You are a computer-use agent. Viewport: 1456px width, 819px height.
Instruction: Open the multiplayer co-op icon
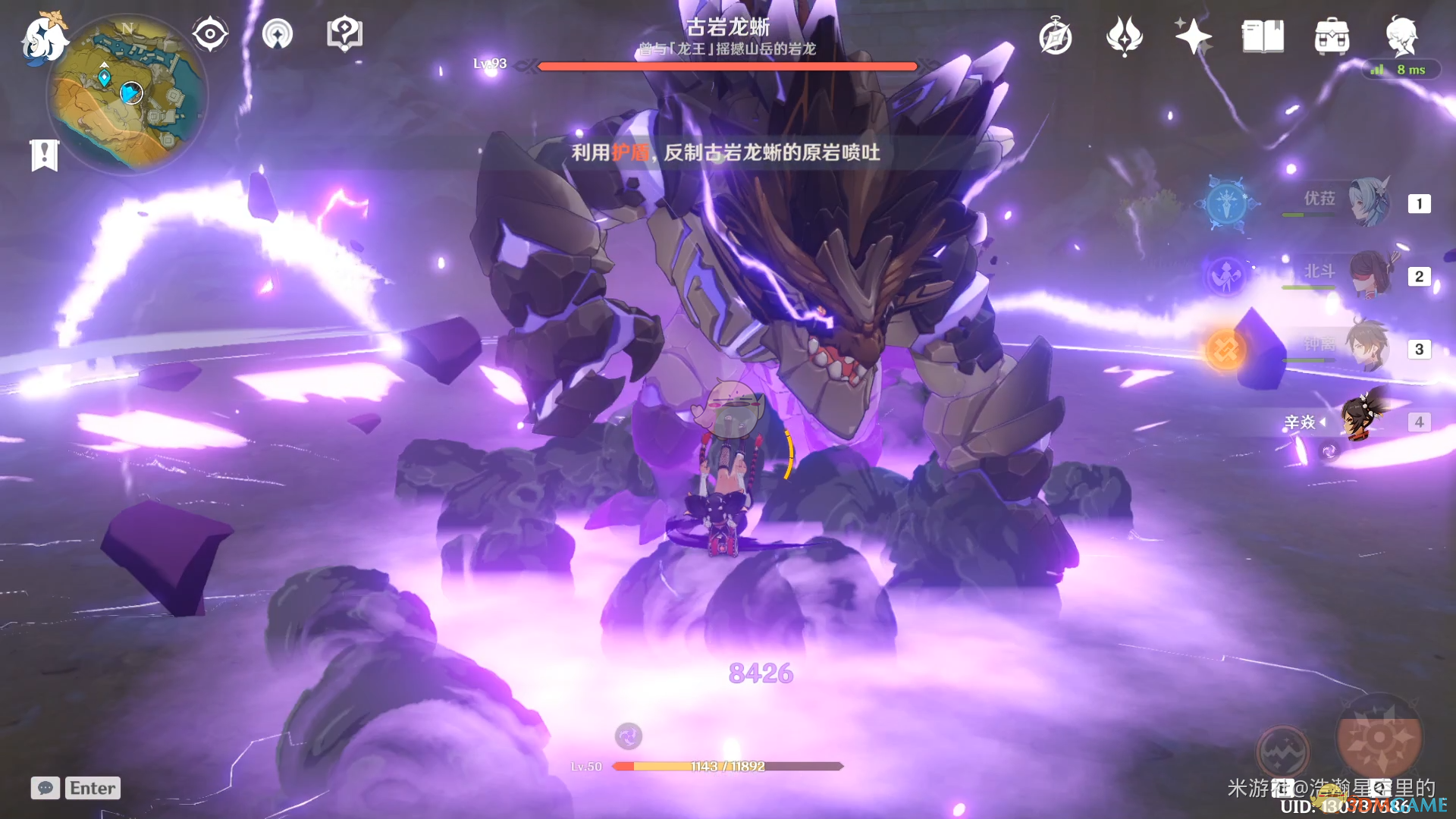click(x=278, y=34)
